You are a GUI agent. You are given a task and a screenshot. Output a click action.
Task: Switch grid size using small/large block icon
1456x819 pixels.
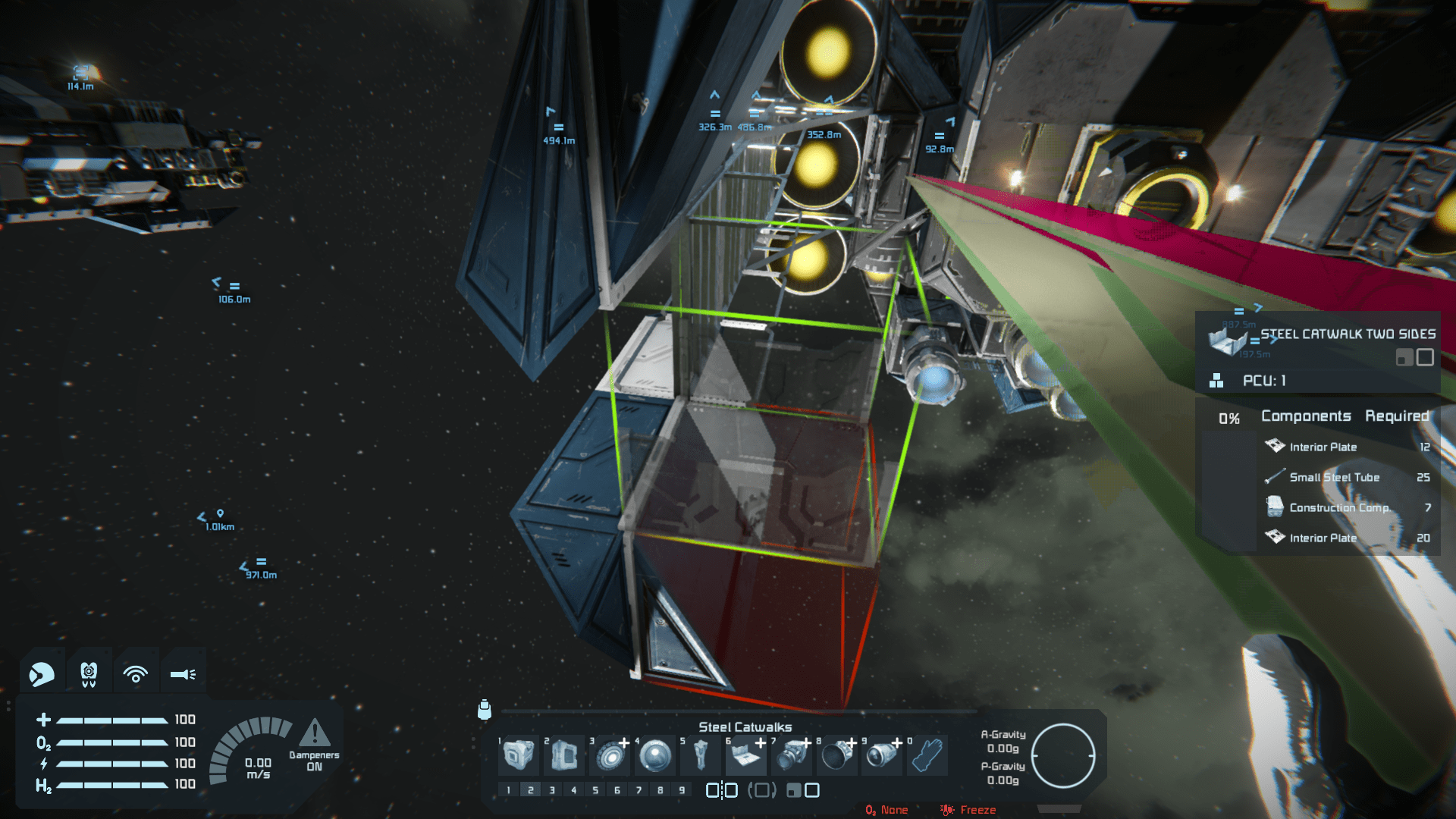pyautogui.click(x=803, y=790)
